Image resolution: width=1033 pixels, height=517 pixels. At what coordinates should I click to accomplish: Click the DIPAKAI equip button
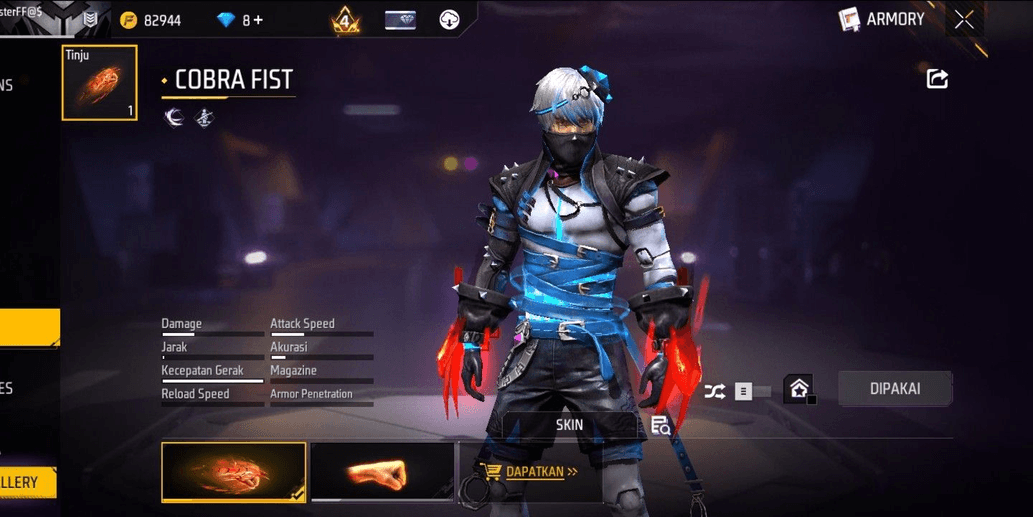(x=895, y=389)
